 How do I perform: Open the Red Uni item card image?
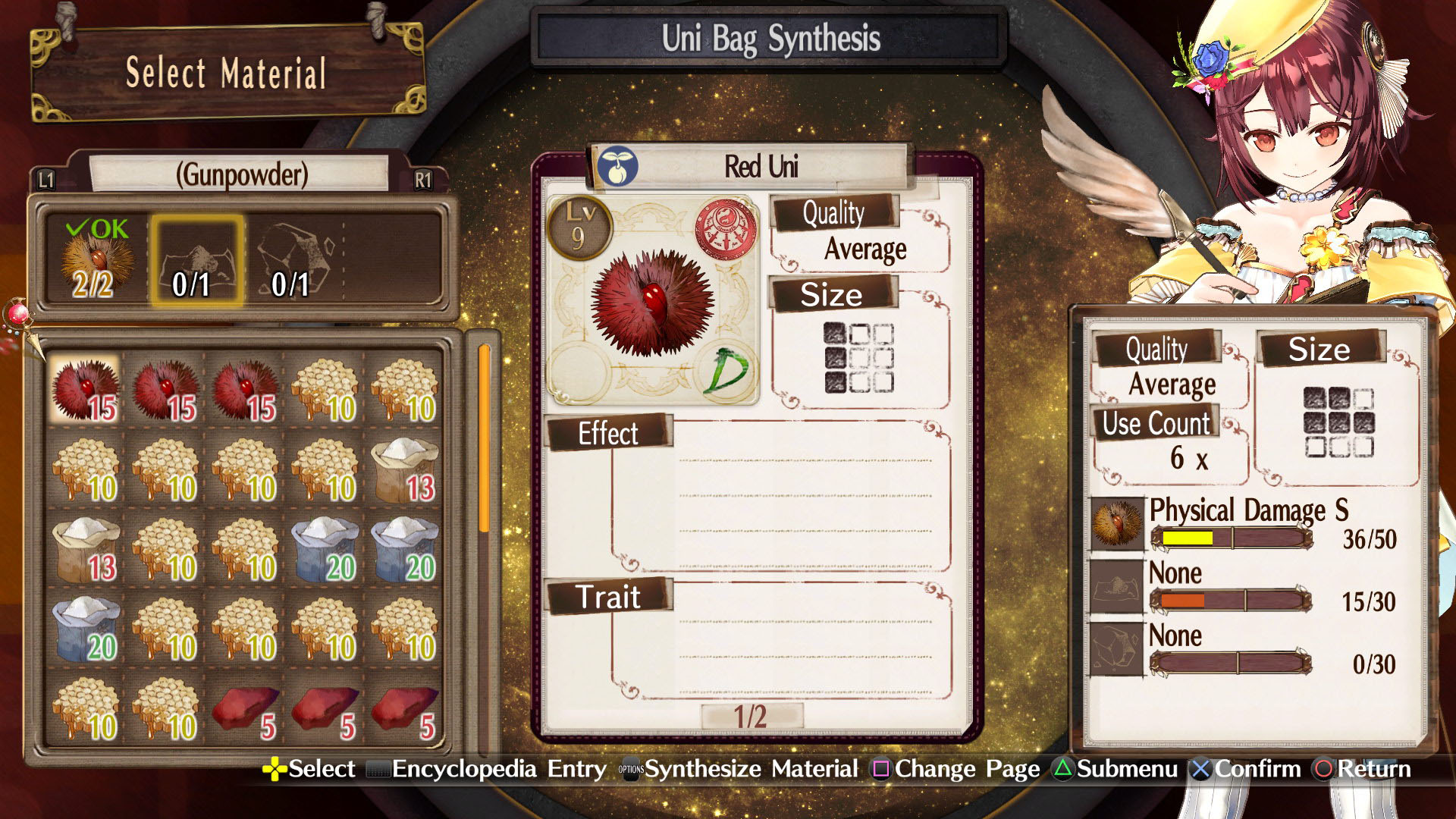(652, 300)
